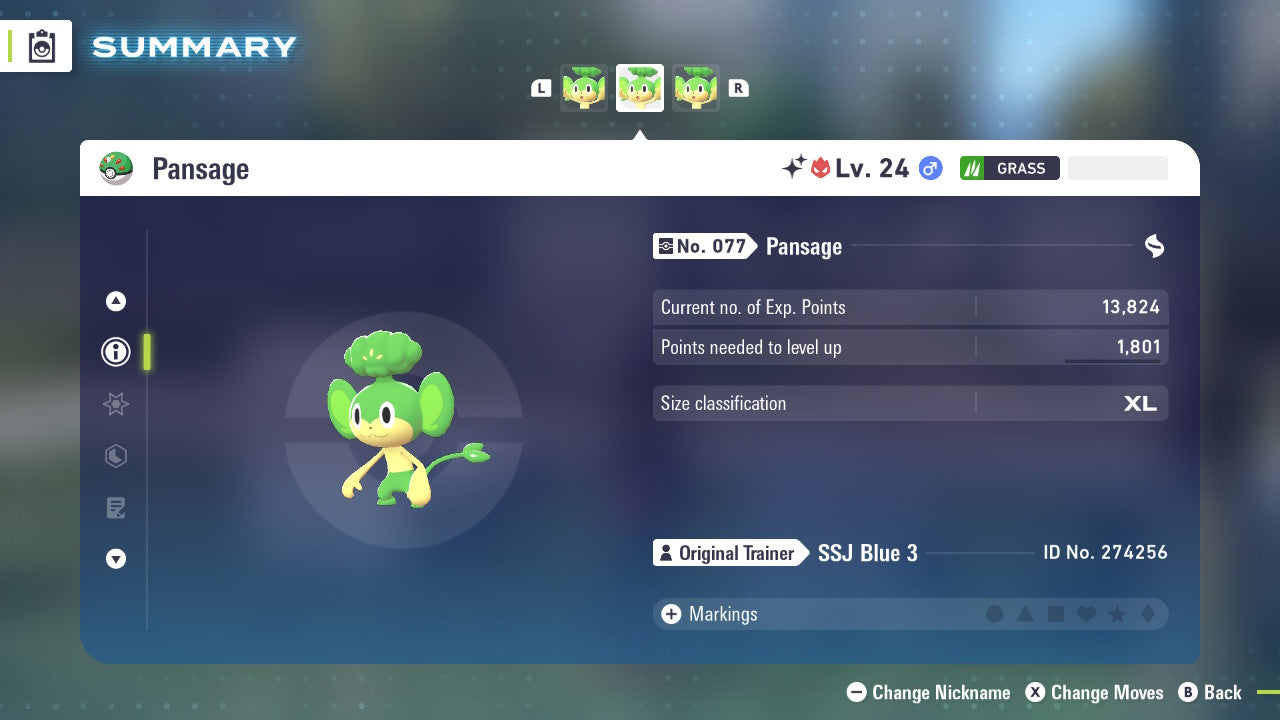Click the Poké Ball icon beside Pansage
Image resolution: width=1280 pixels, height=720 pixels.
tap(117, 168)
